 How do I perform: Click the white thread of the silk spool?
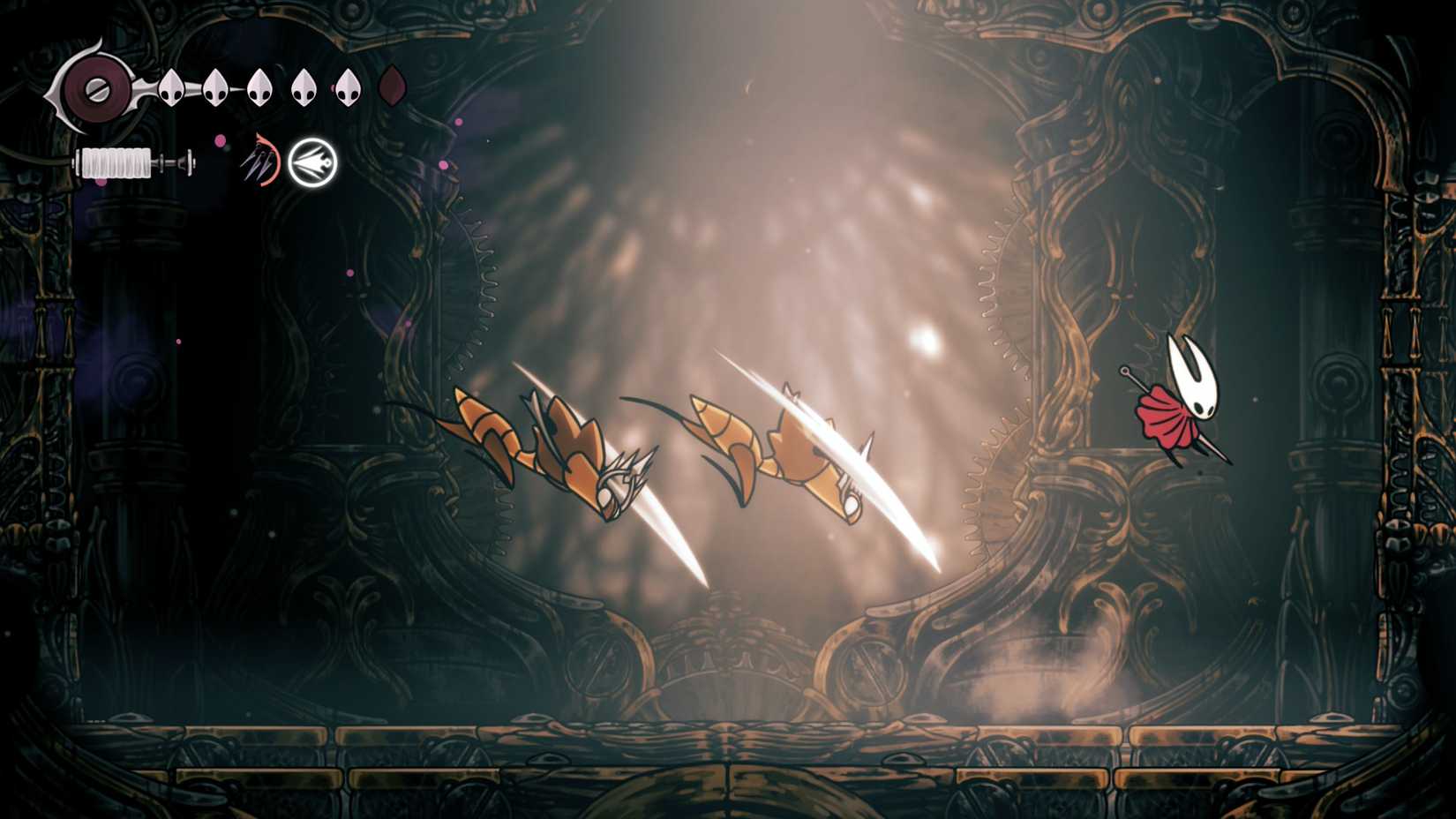[115, 163]
